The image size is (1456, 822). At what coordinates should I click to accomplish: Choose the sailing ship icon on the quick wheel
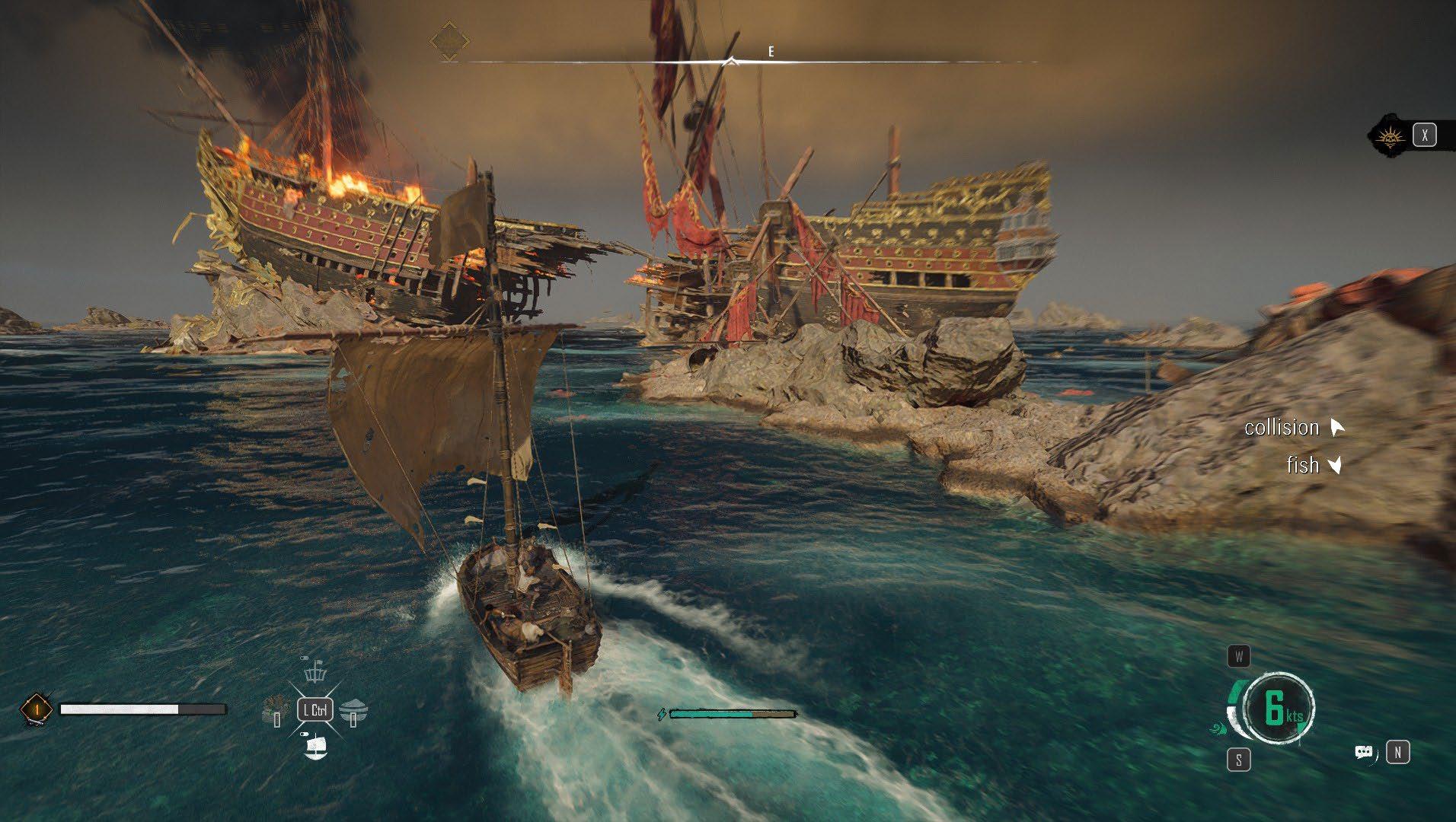click(315, 747)
